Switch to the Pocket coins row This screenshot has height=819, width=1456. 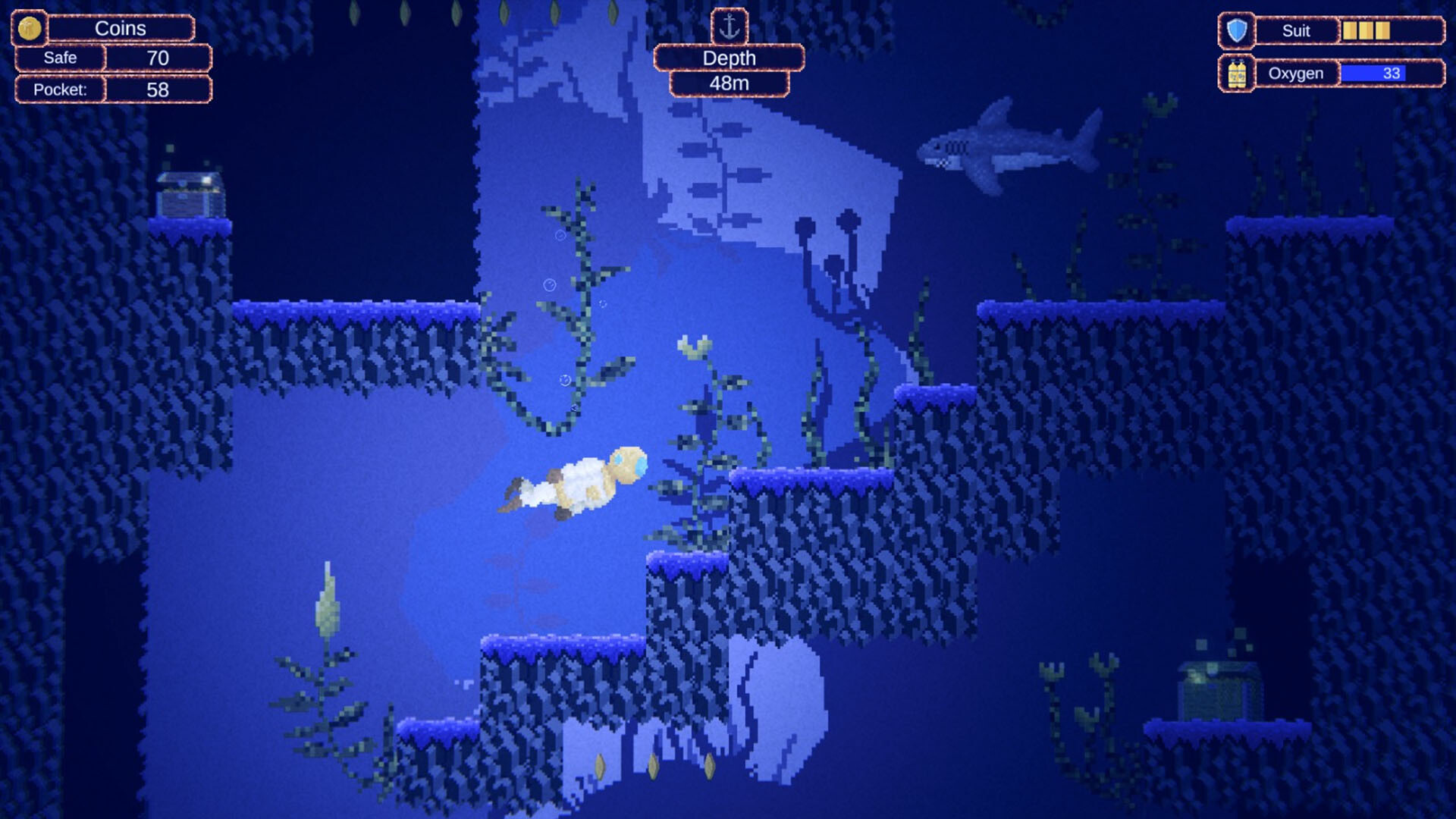61,89
